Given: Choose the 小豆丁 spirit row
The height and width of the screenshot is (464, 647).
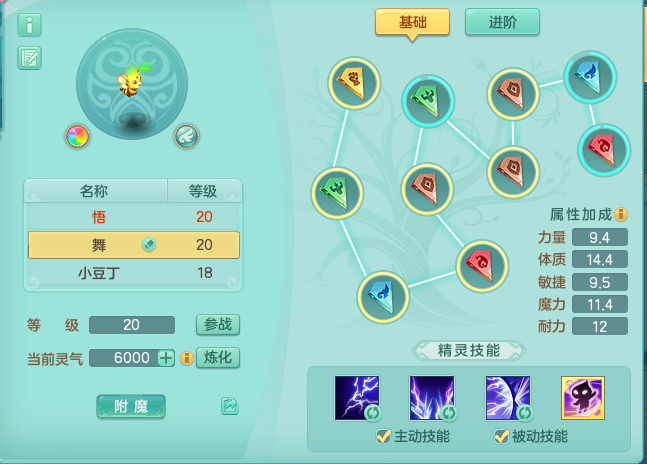Looking at the screenshot, I should point(98,273).
